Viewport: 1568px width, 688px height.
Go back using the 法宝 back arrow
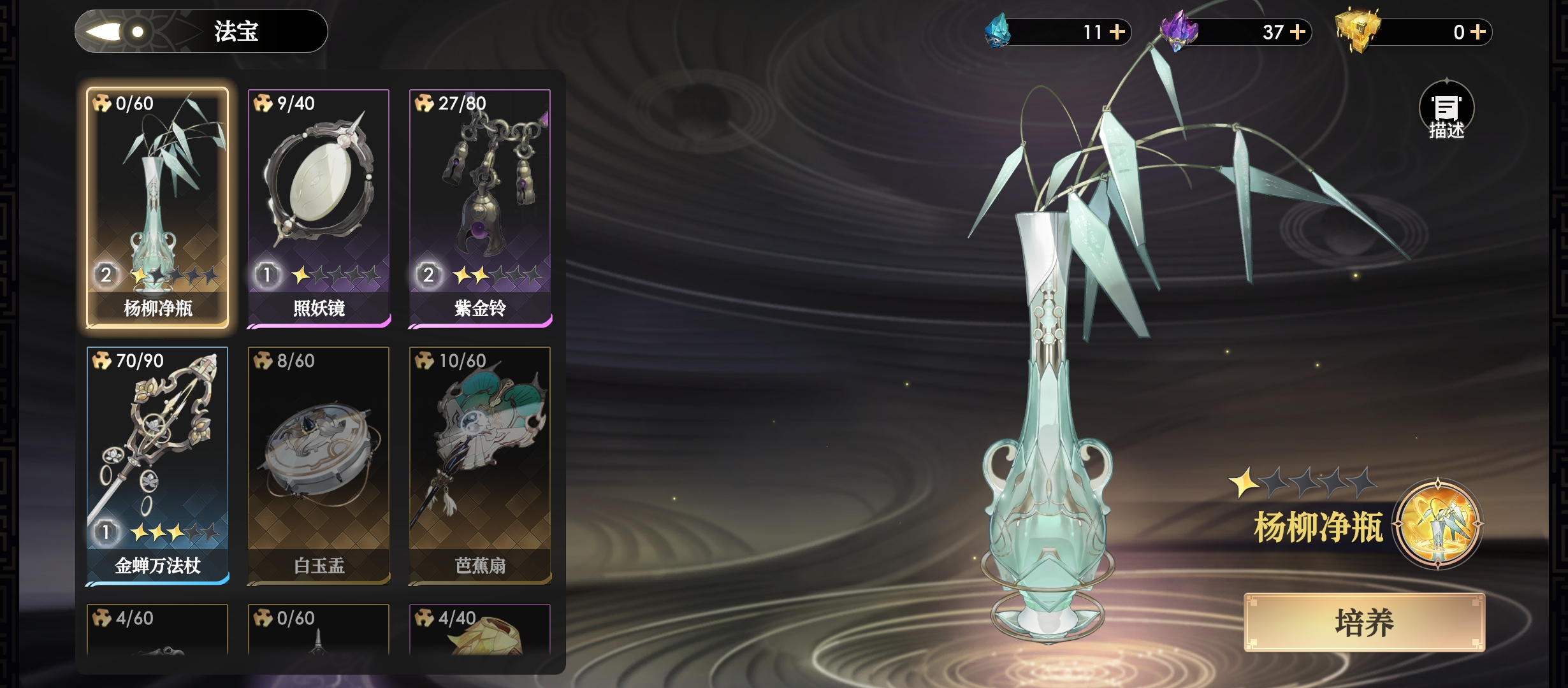(105, 31)
